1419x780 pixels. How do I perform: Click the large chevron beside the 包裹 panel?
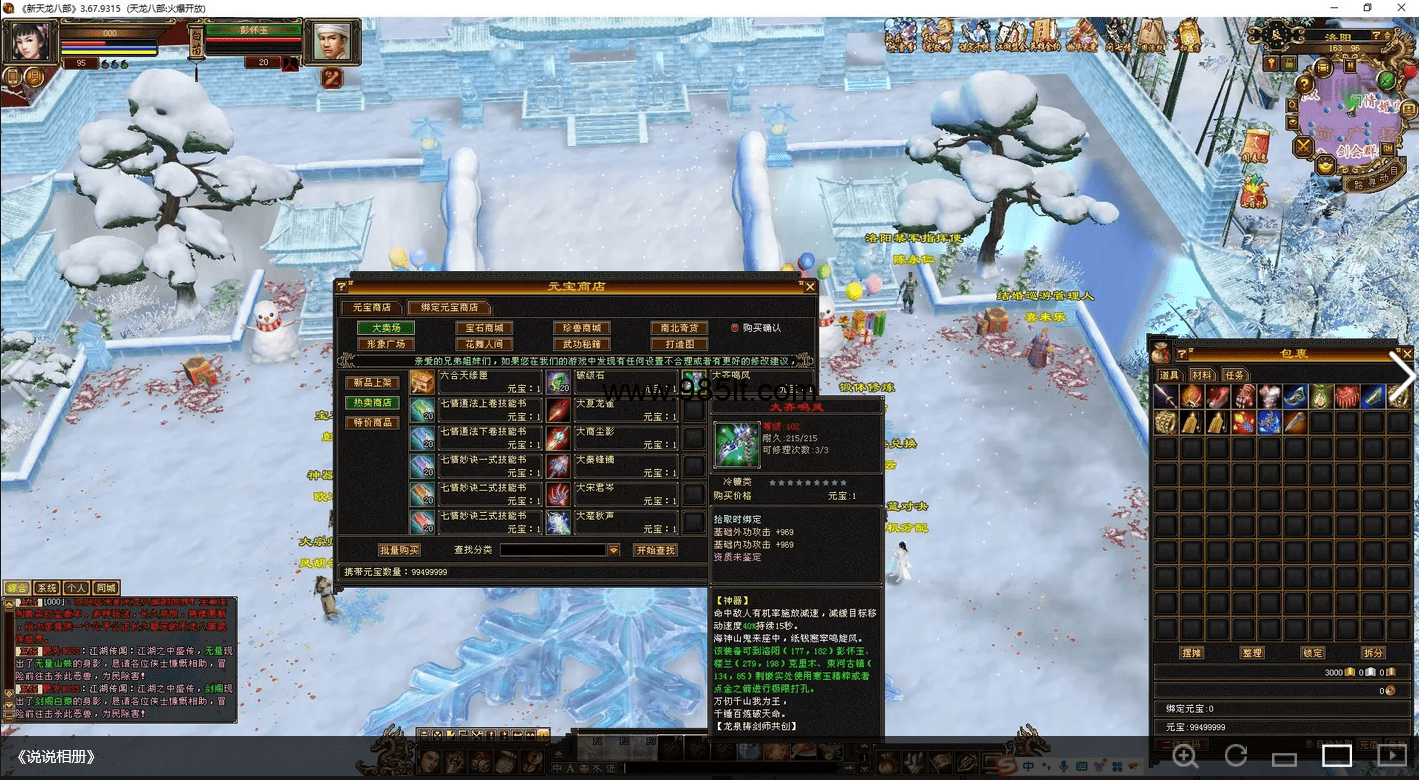(x=1403, y=375)
